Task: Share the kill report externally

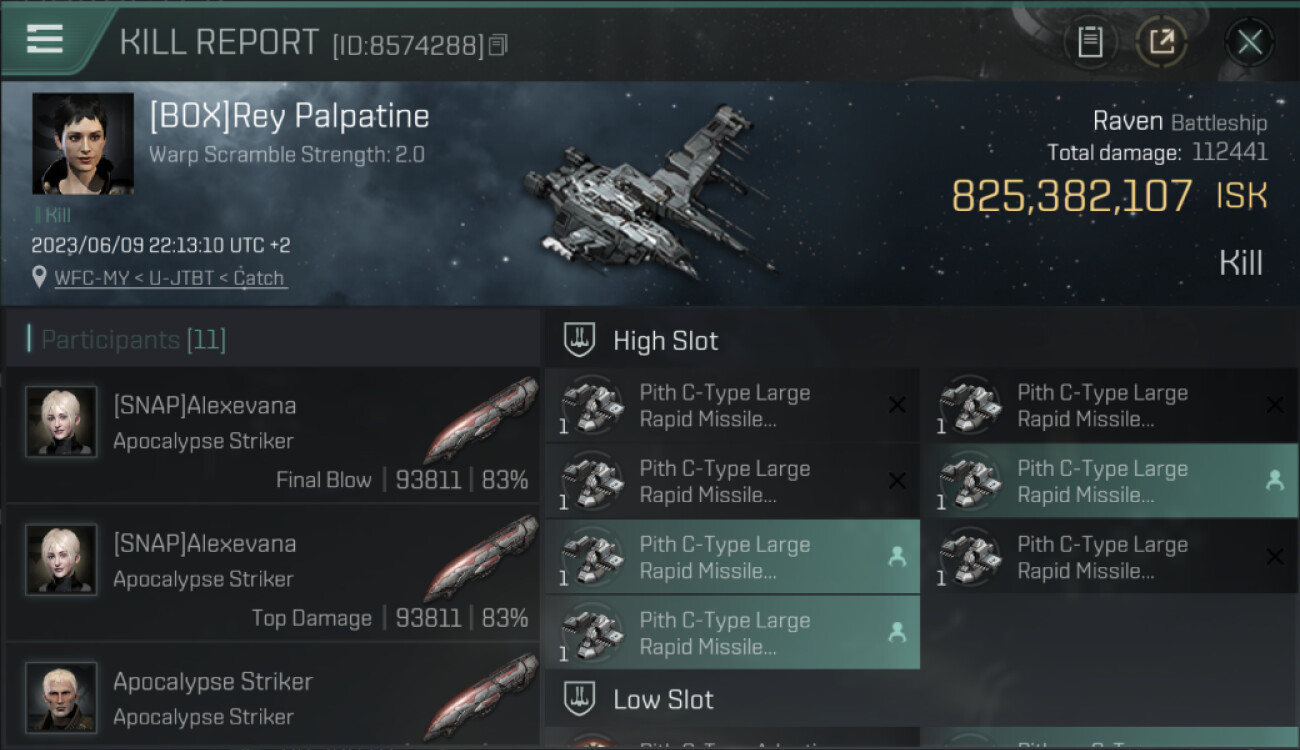Action: tap(1161, 42)
